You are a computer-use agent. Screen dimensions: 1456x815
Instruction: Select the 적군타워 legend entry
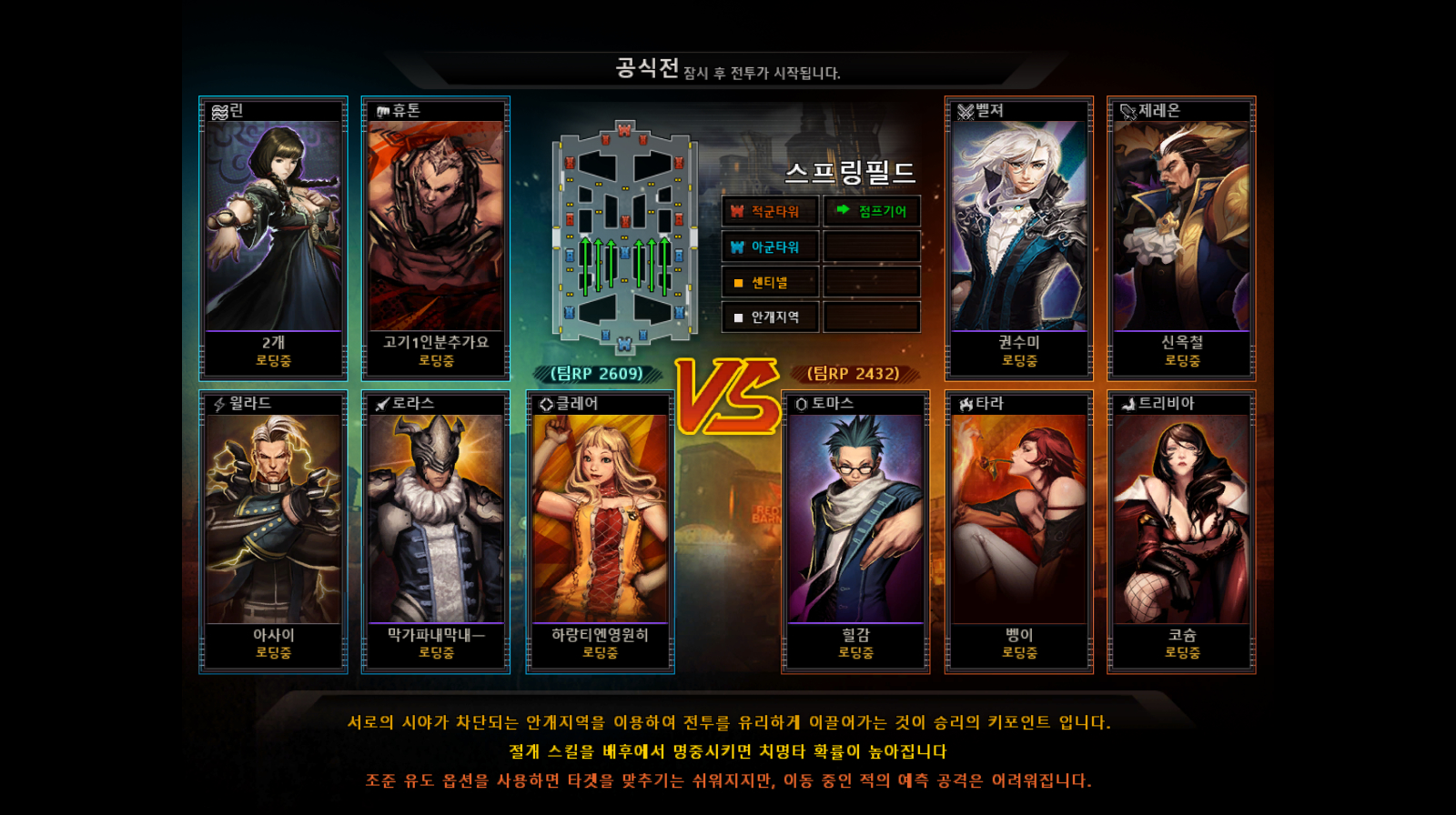(771, 211)
